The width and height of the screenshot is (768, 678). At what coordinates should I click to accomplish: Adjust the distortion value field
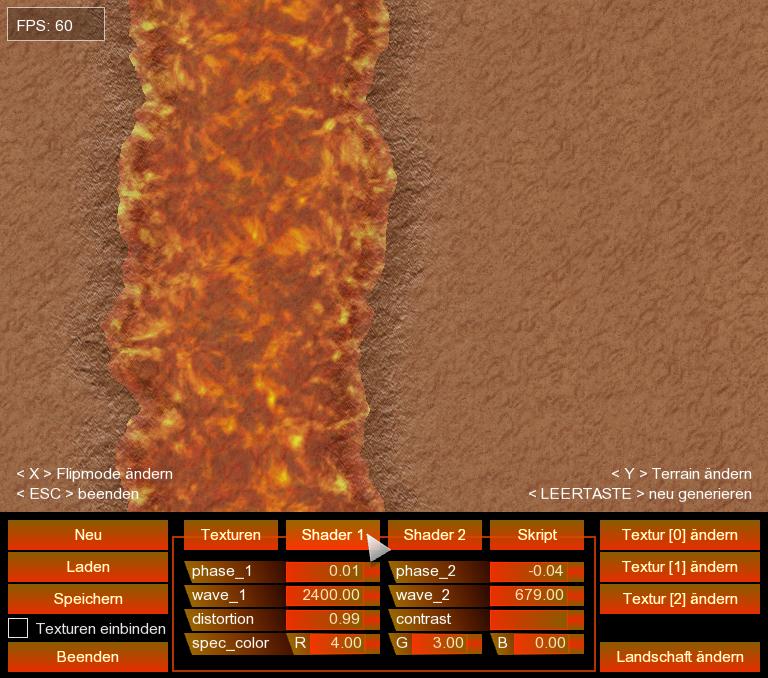(332, 619)
